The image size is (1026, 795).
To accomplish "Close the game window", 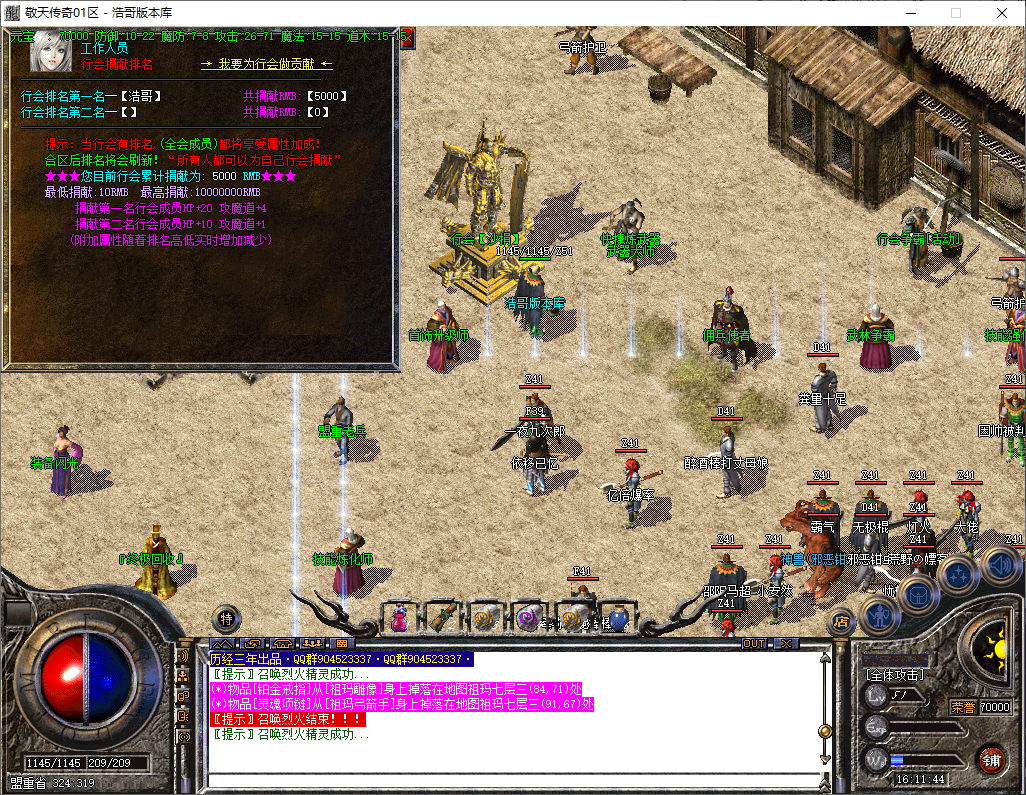I will (x=1002, y=13).
